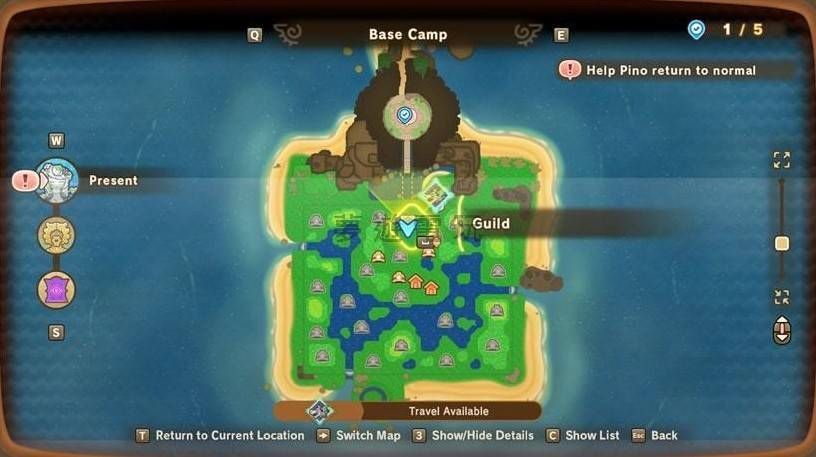Click the zoom-in expand arrows icon
Image resolution: width=816 pixels, height=457 pixels.
[782, 160]
